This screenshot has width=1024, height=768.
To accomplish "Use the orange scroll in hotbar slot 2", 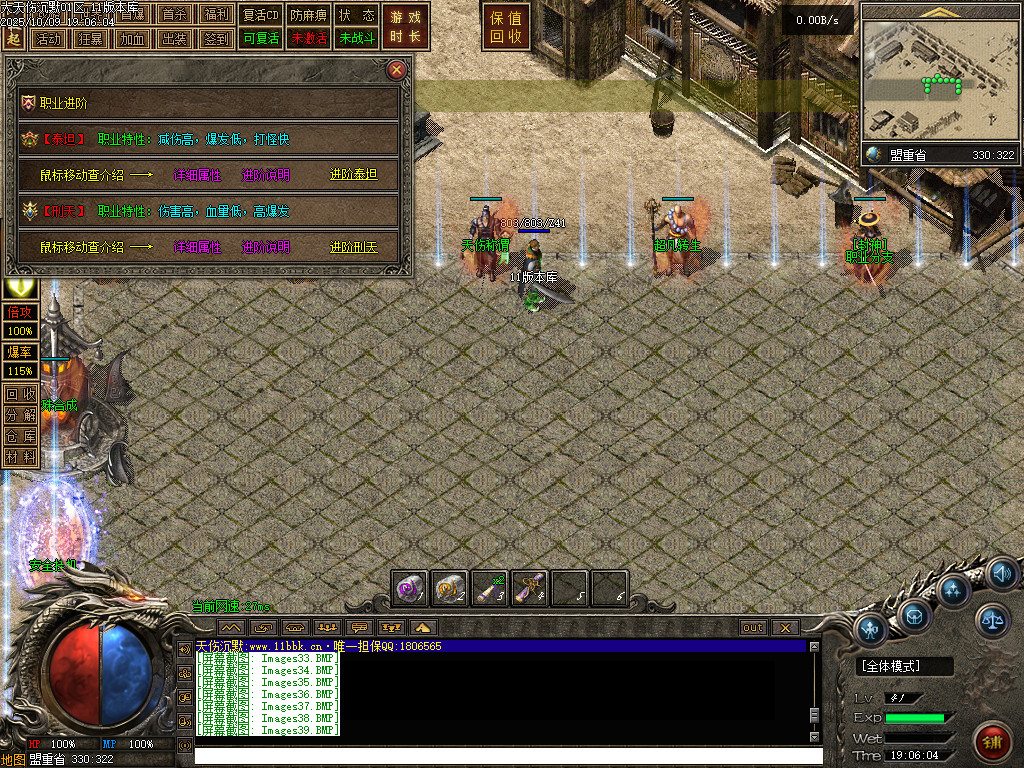I will [449, 589].
